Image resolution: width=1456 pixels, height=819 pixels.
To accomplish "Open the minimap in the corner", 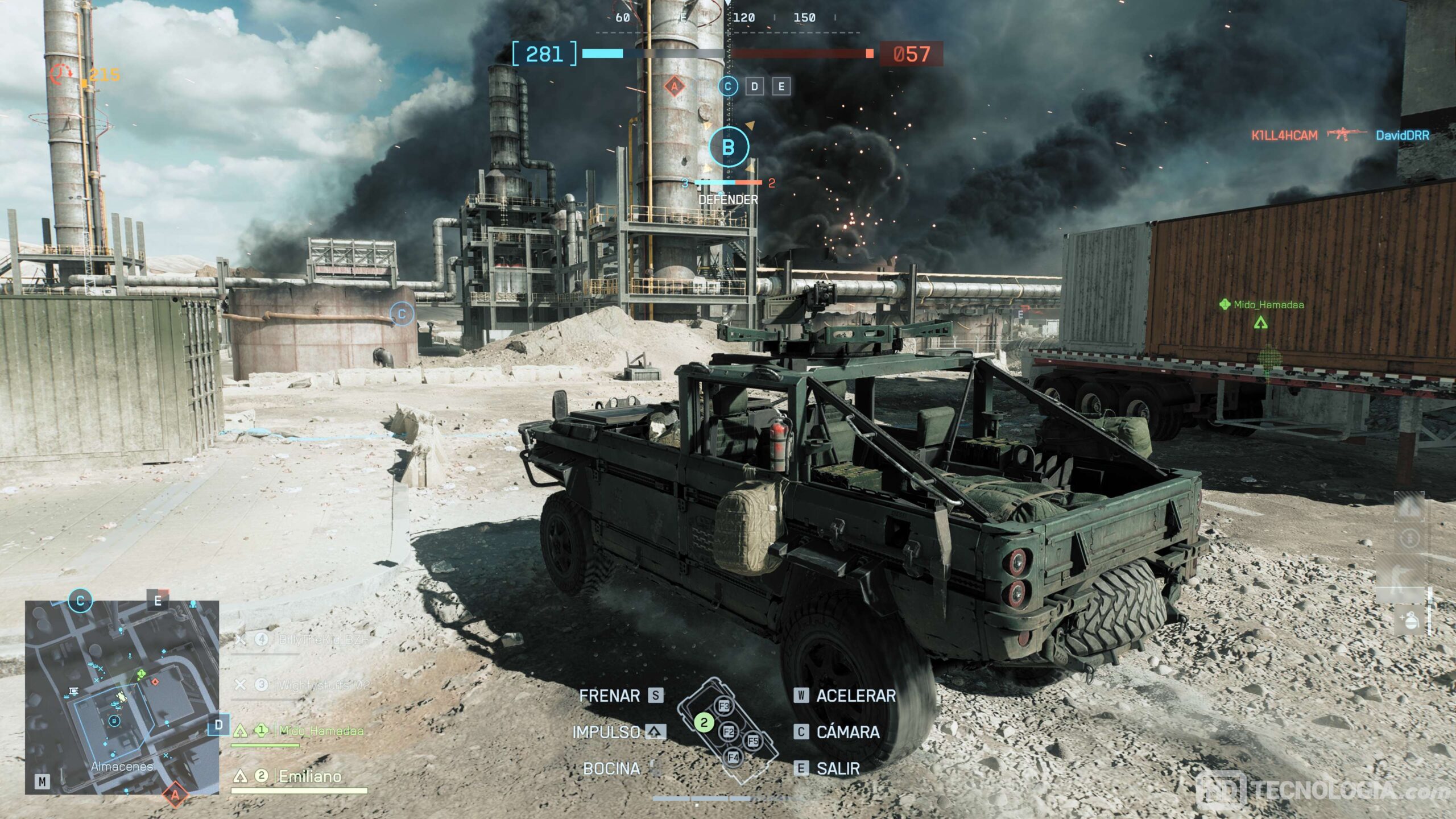I will pos(122,697).
